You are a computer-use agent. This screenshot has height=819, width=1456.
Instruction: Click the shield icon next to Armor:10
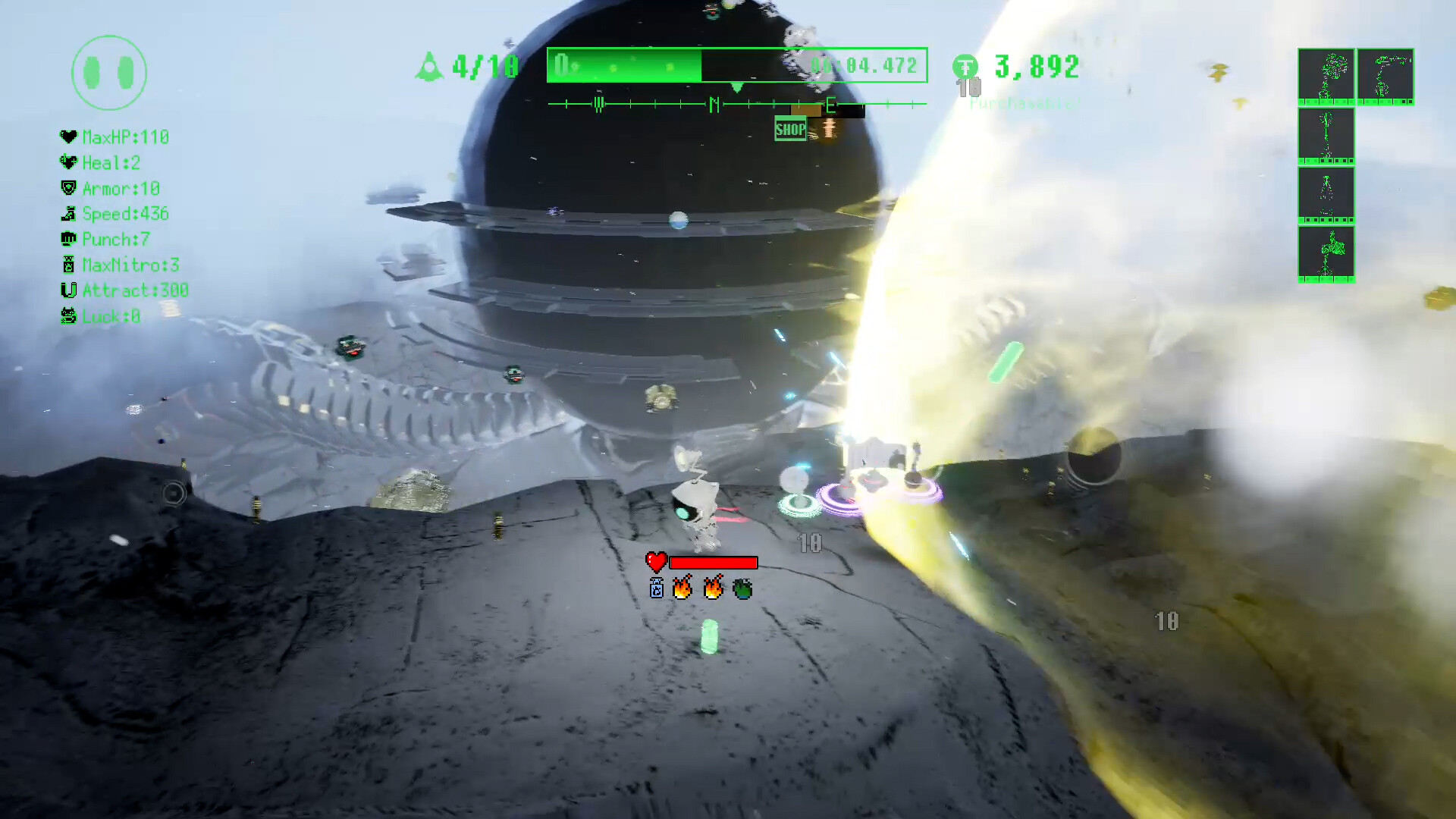coord(68,188)
